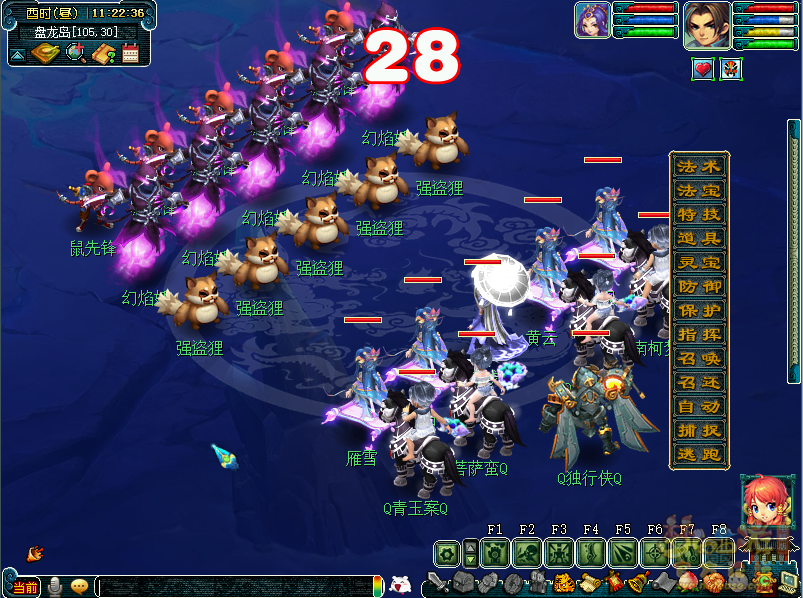This screenshot has width=803, height=598.
Task: Activate the F1 hotkey skill slot
Action: (x=495, y=552)
